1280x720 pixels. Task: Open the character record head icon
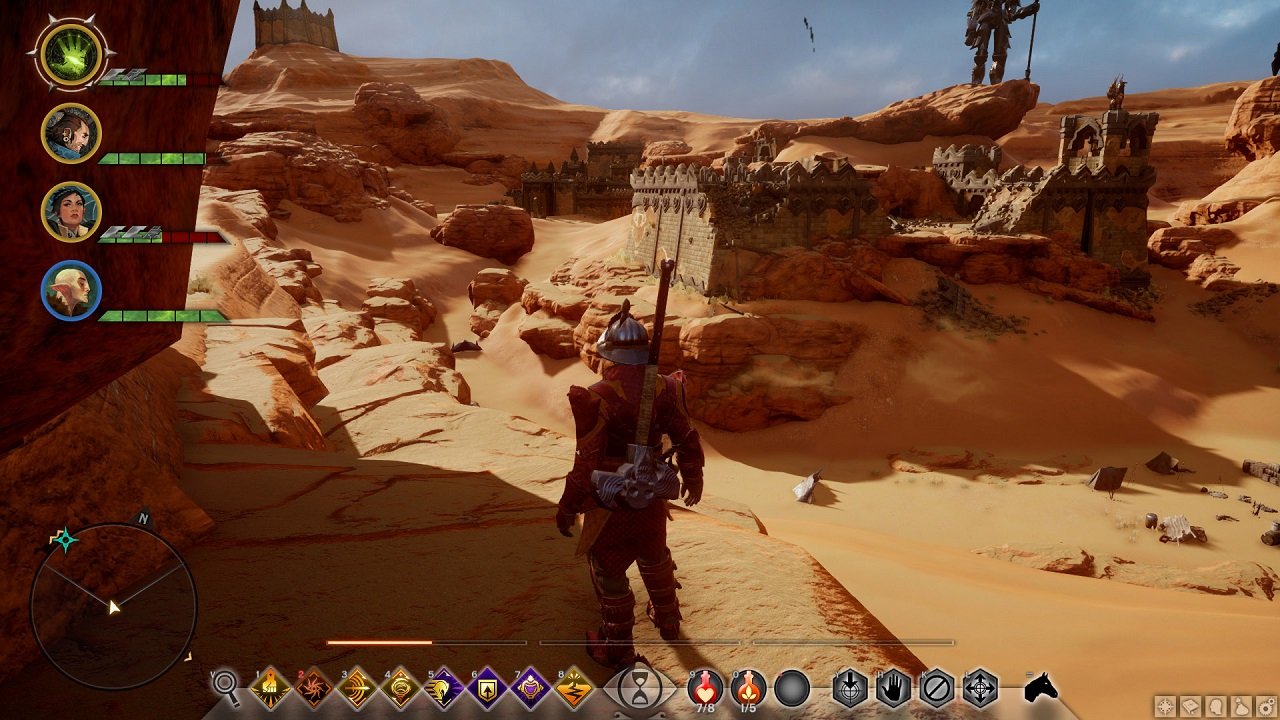click(x=1214, y=705)
